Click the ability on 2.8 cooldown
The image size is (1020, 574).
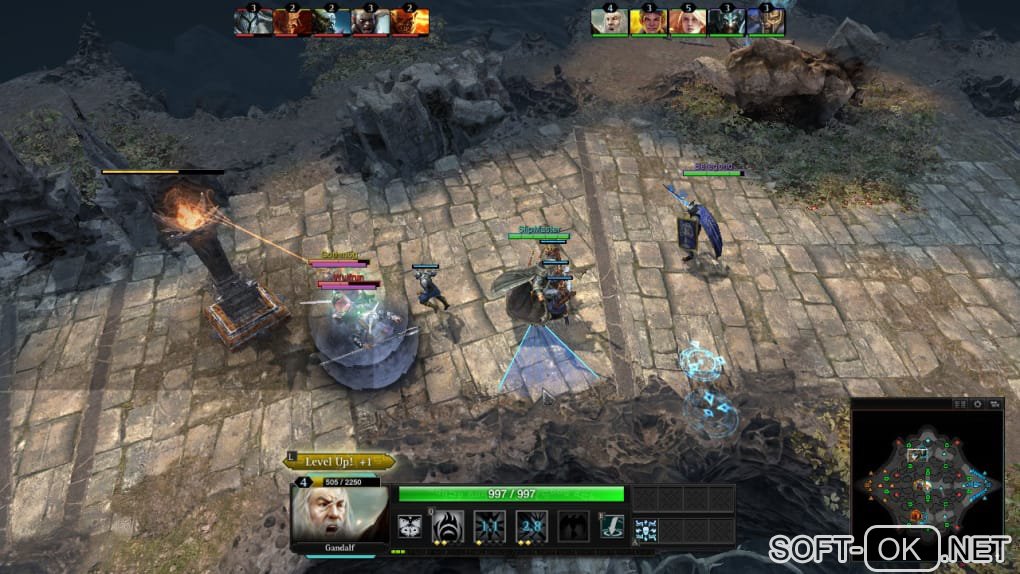click(x=531, y=527)
